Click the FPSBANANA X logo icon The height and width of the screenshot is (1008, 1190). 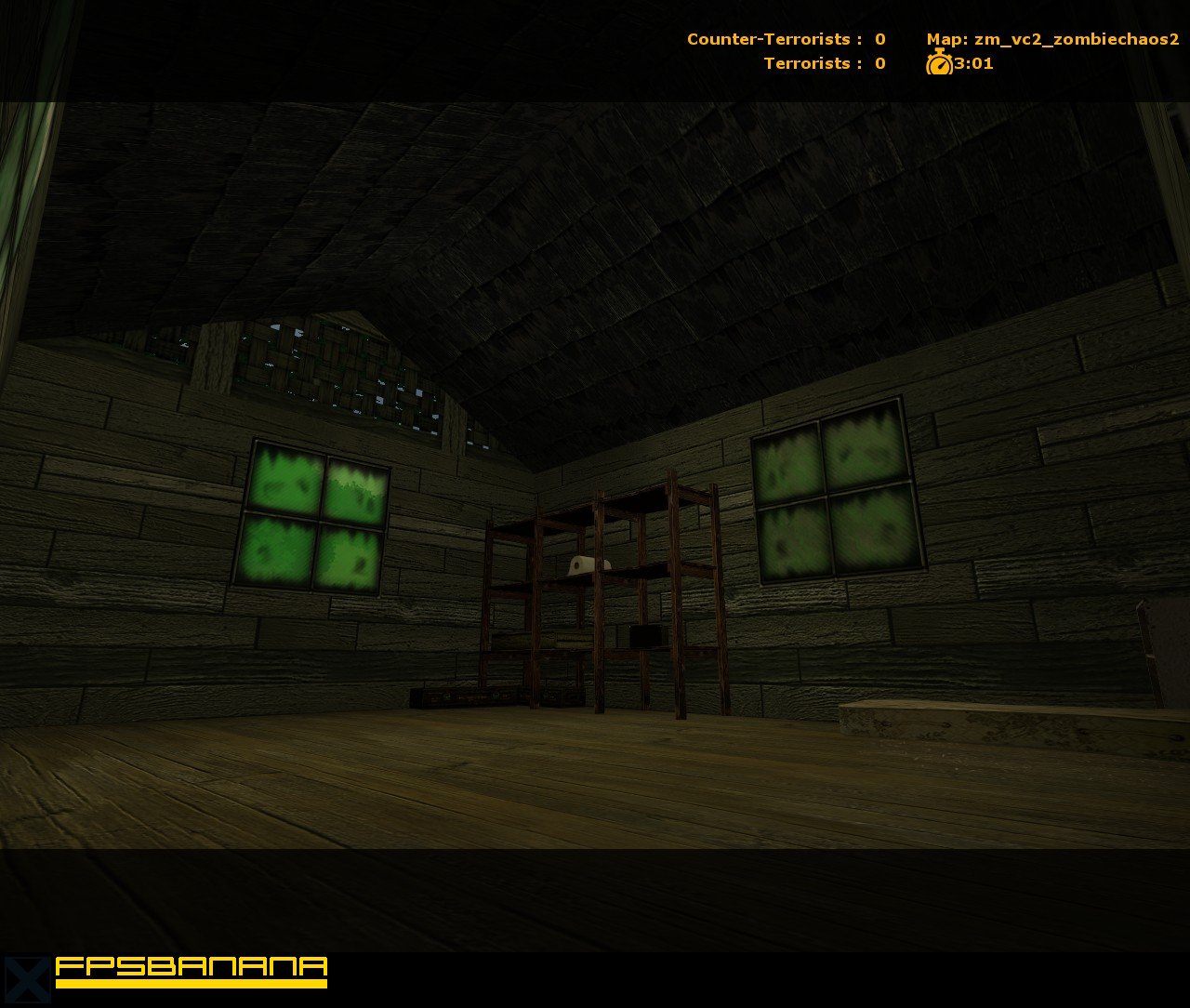[26, 981]
